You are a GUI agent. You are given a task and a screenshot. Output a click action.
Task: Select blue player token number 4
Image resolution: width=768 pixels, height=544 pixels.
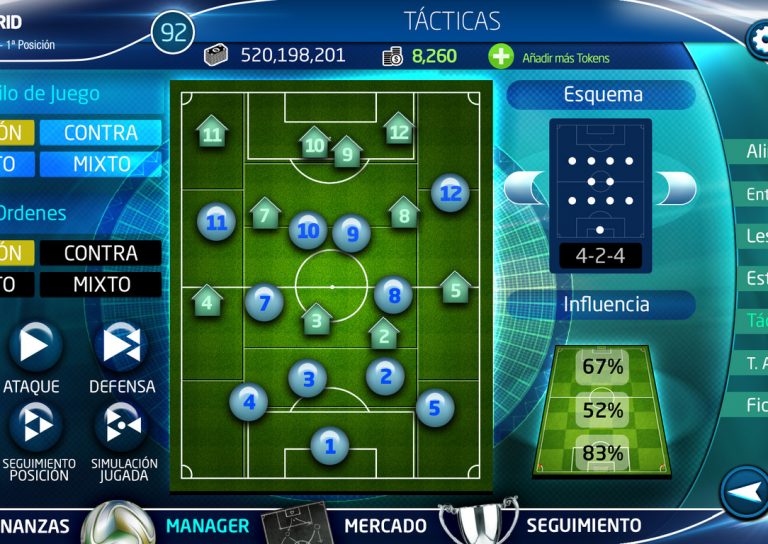(249, 403)
